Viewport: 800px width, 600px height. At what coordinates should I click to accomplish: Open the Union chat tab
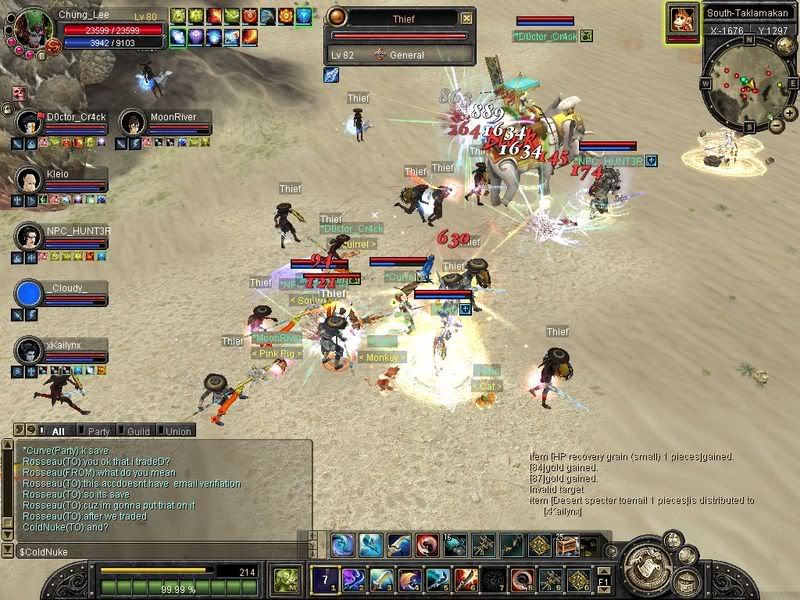click(x=178, y=431)
